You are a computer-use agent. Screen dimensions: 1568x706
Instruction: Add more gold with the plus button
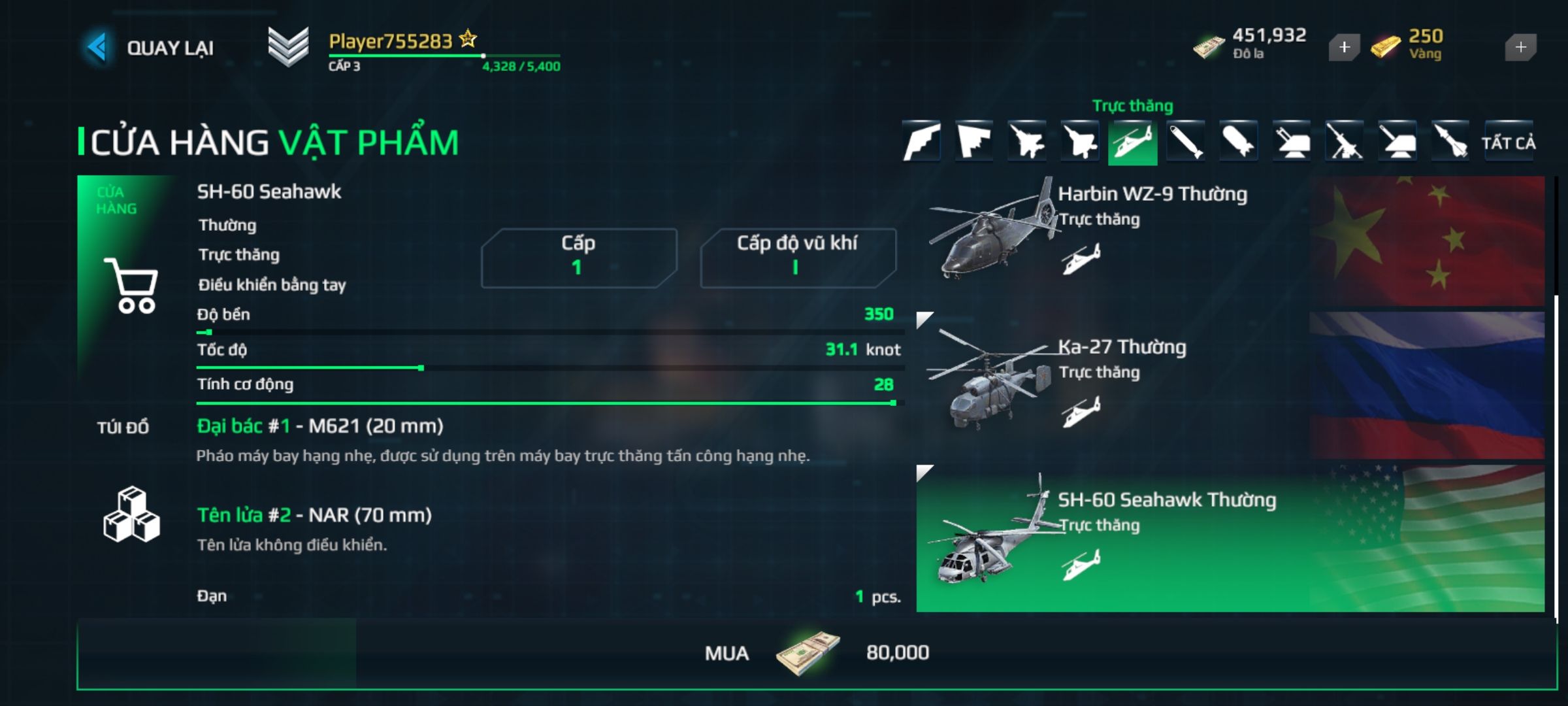tap(1520, 47)
